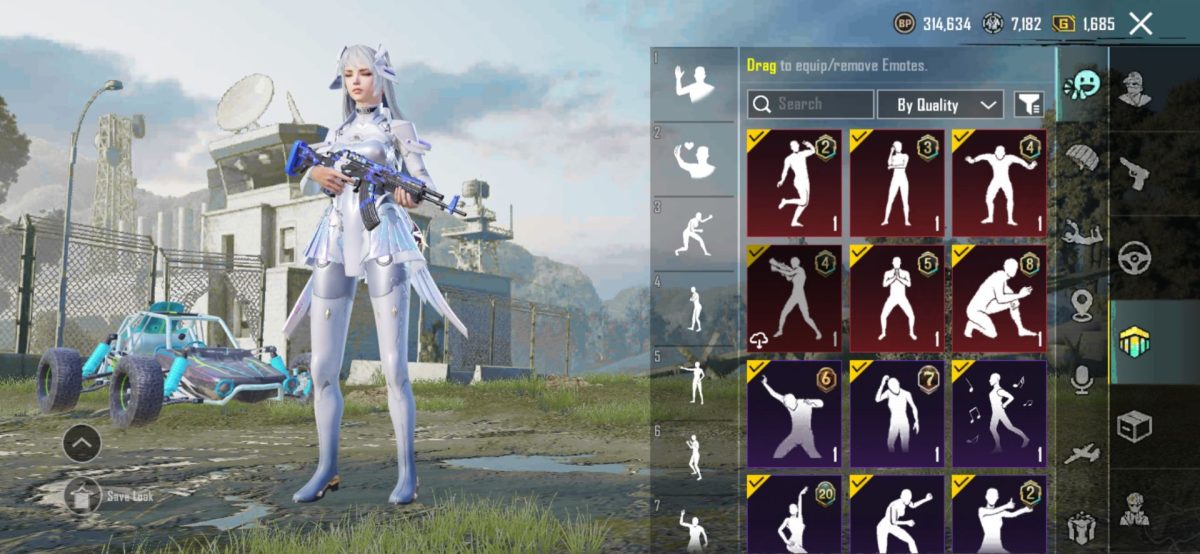Open the pistol weapons tab
This screenshot has height=554, width=1200.
coord(1134,172)
